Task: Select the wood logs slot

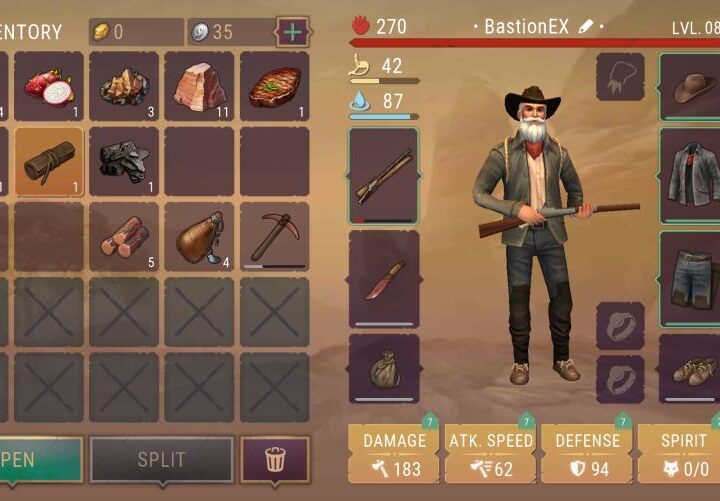Action: (x=123, y=237)
